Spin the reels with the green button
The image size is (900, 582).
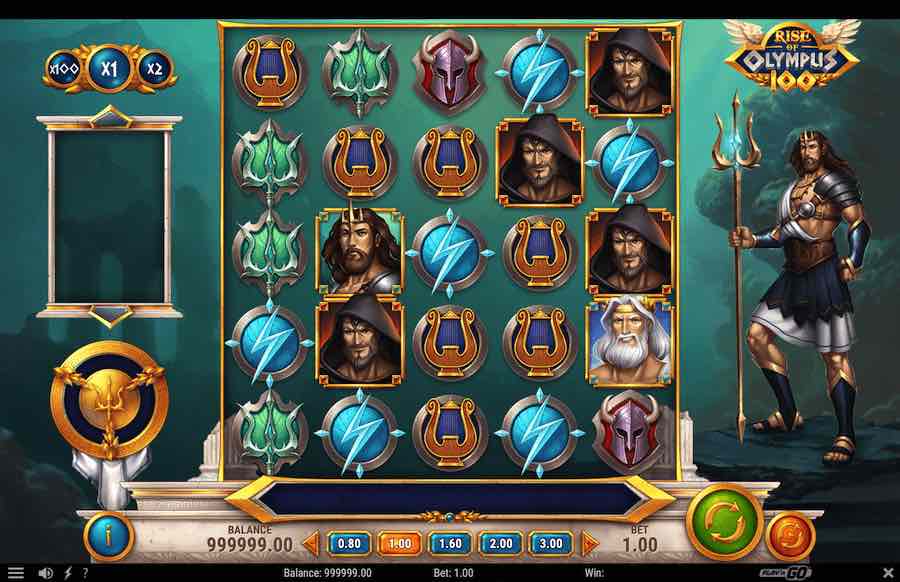pos(724,522)
